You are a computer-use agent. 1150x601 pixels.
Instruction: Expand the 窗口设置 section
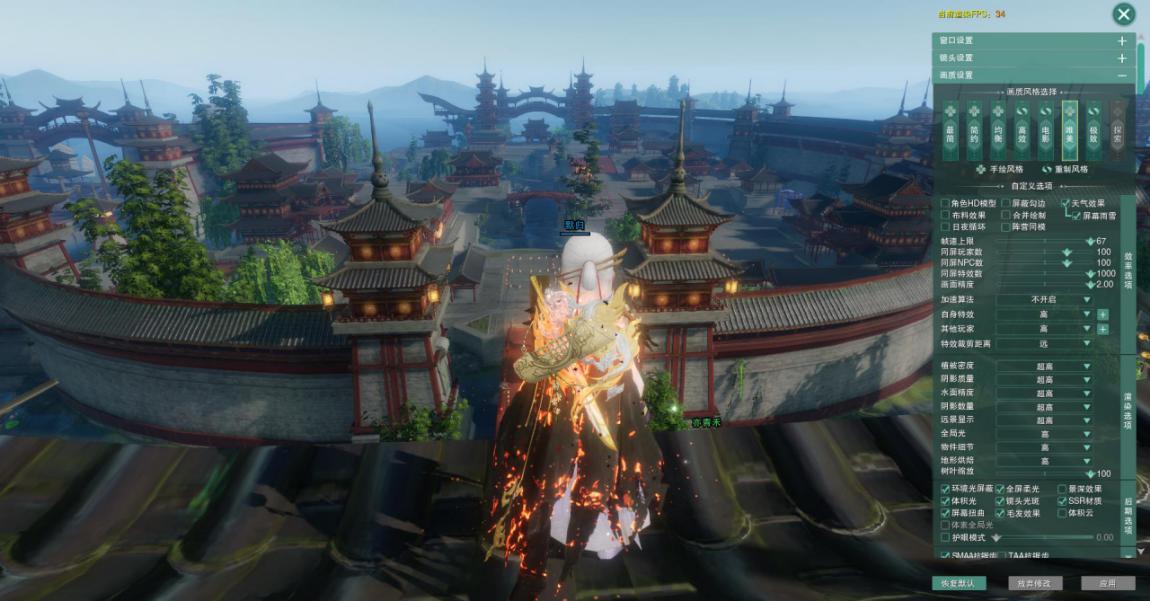pos(1122,41)
